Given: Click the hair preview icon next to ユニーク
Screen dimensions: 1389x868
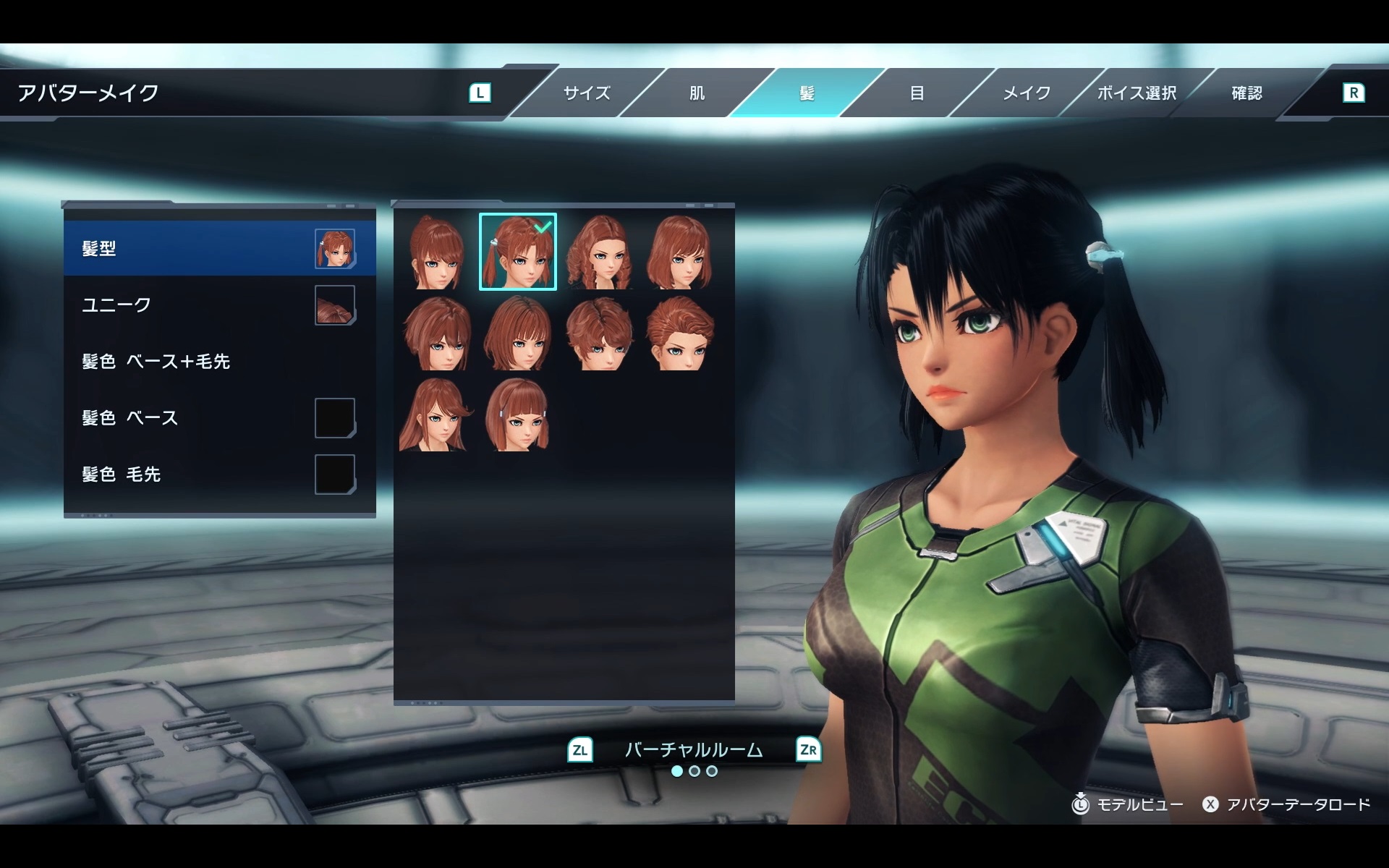Looking at the screenshot, I should click(334, 305).
